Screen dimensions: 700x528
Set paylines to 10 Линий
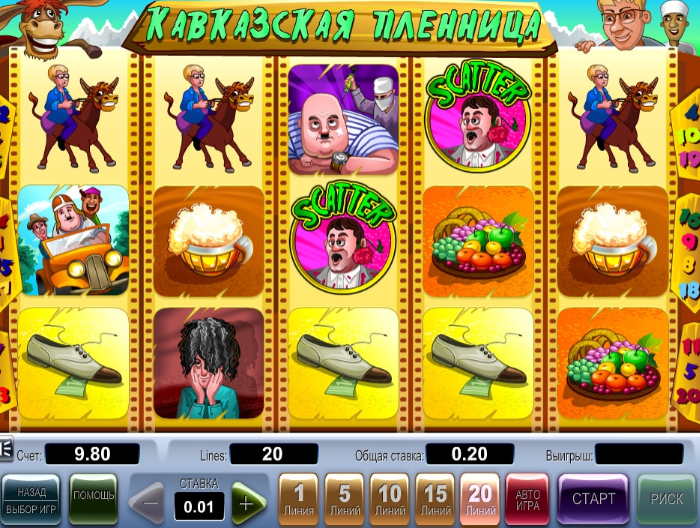coord(389,498)
